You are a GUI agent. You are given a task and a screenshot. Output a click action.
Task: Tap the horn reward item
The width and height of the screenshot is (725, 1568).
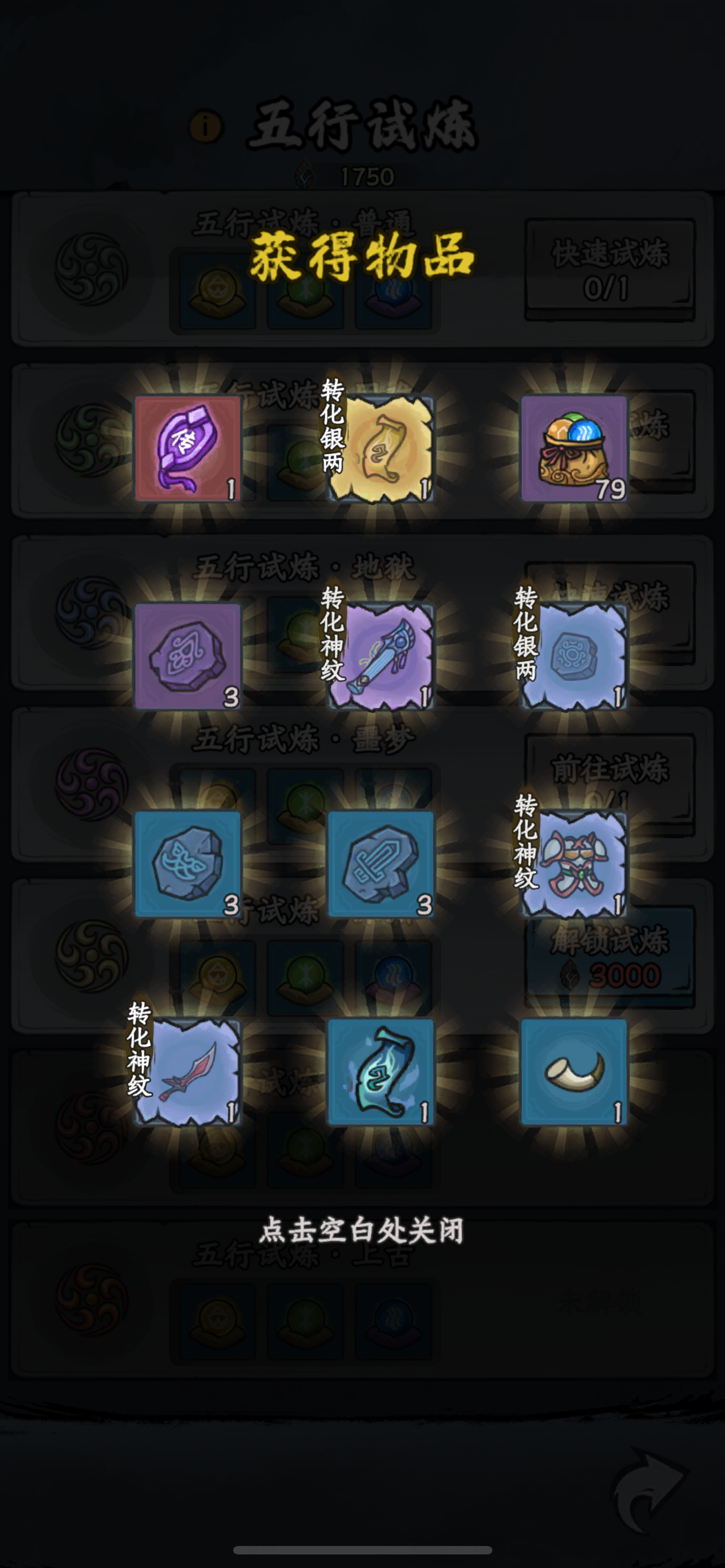pos(575,1071)
